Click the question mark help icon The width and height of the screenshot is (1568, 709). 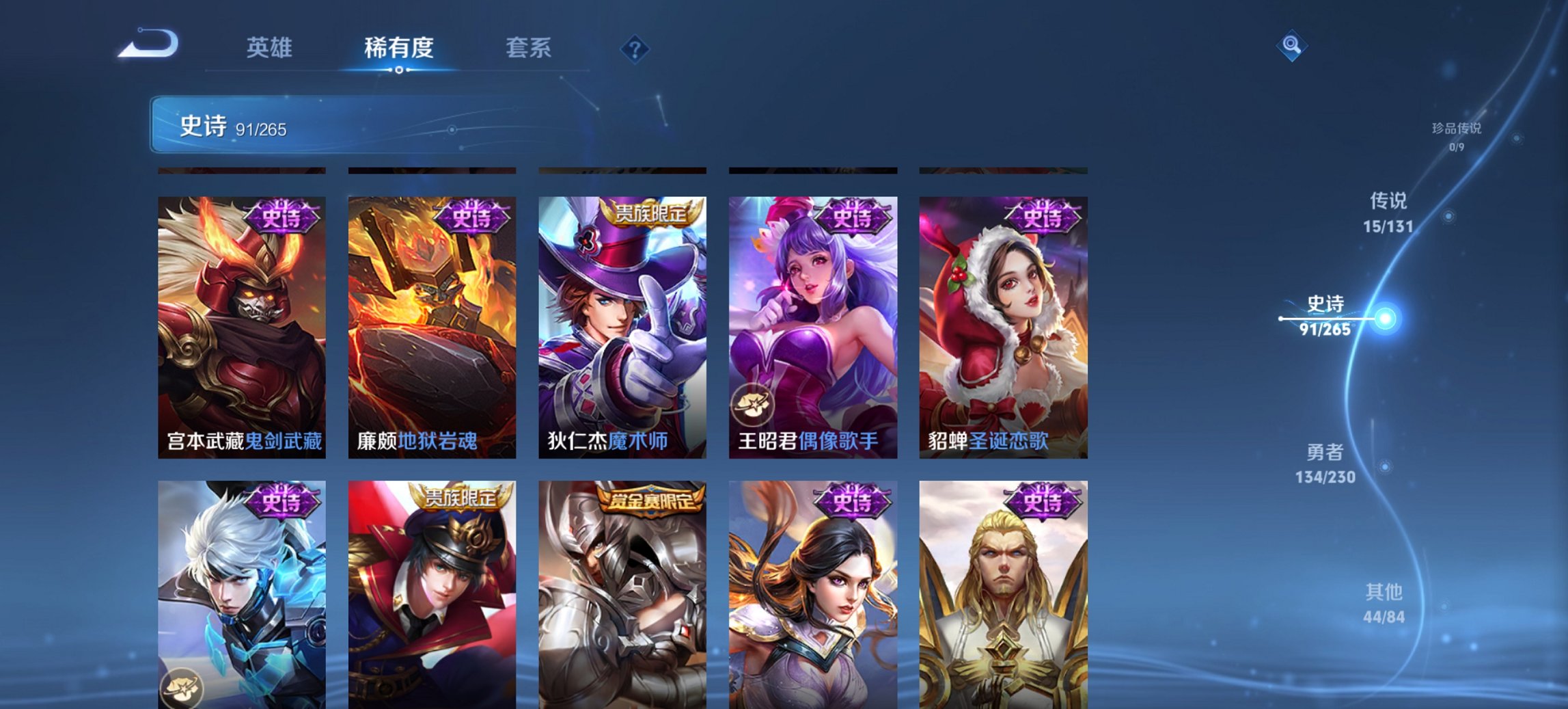[x=635, y=48]
